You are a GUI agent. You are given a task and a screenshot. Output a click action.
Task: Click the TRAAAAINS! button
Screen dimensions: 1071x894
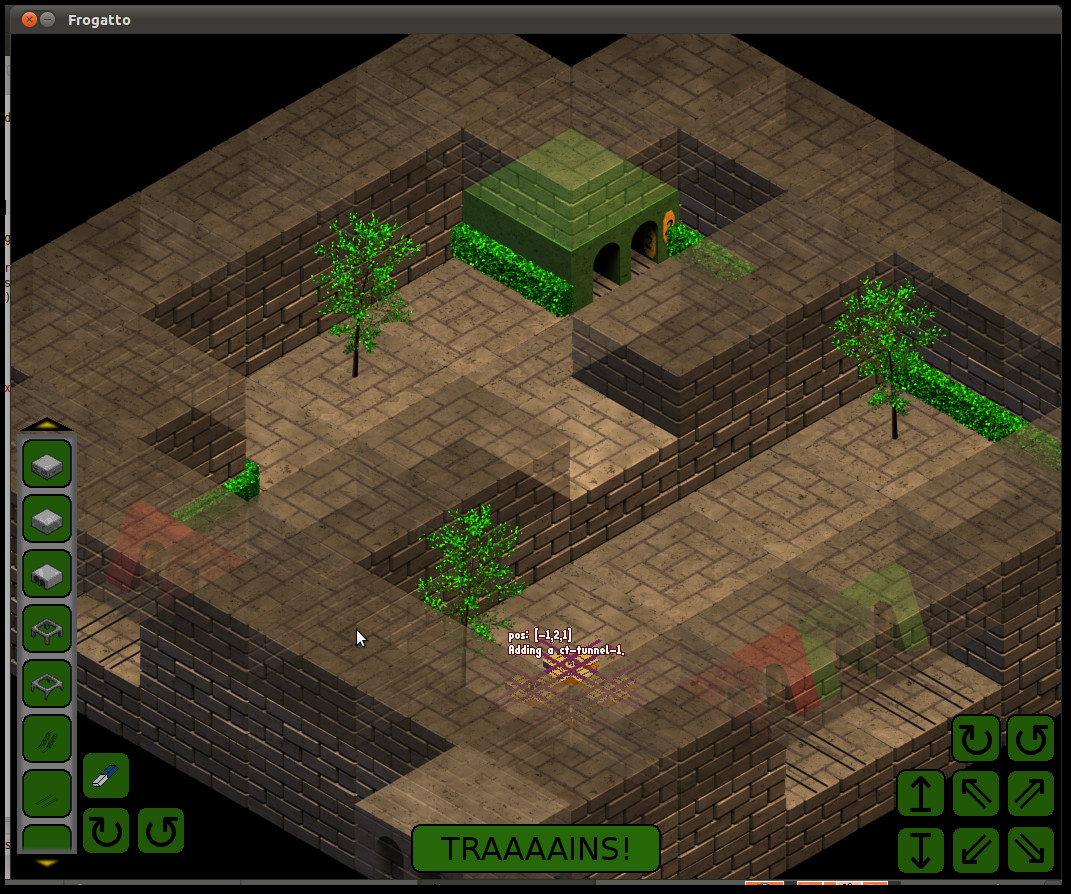(535, 849)
